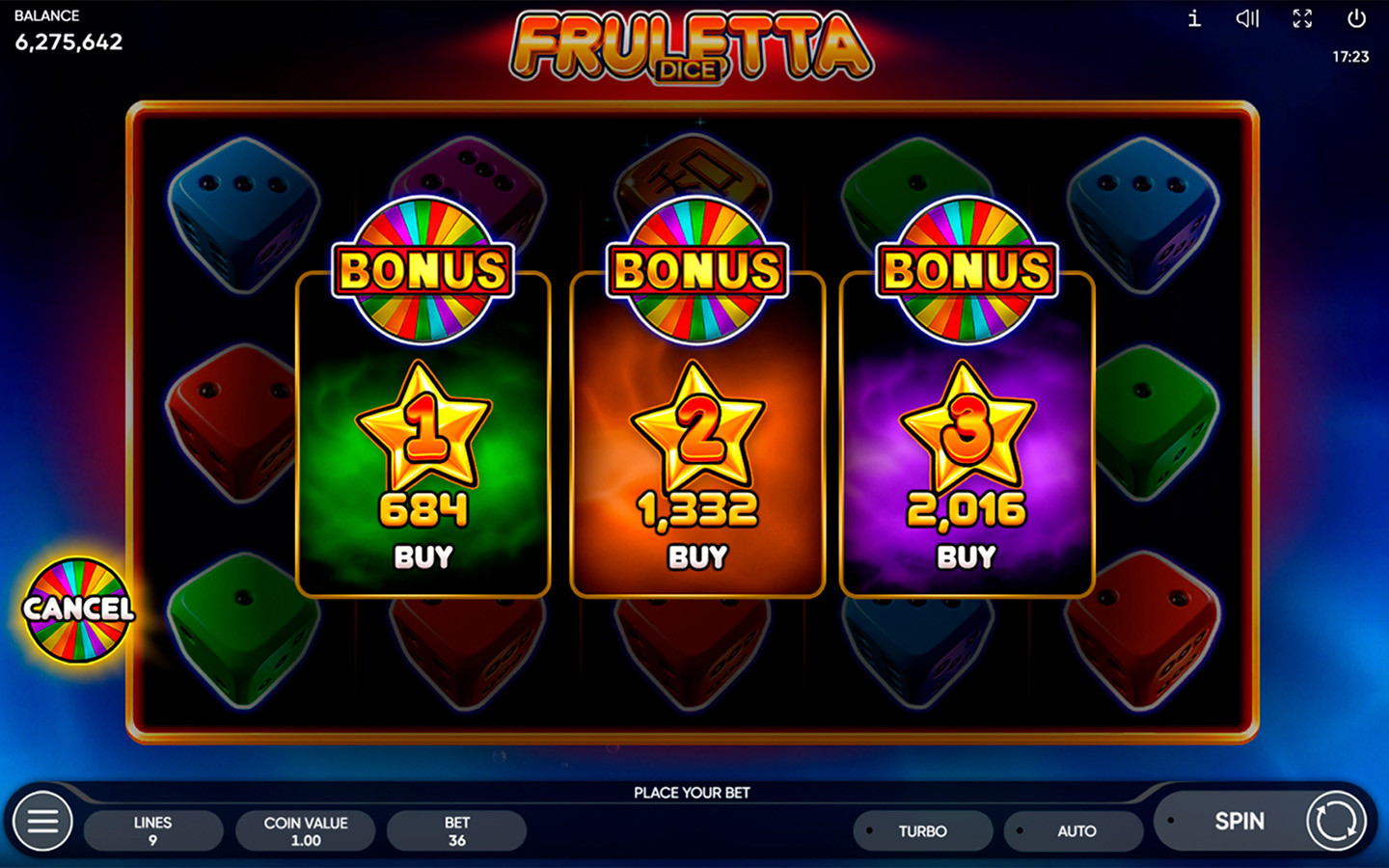Open the hamburger menu

tap(42, 822)
